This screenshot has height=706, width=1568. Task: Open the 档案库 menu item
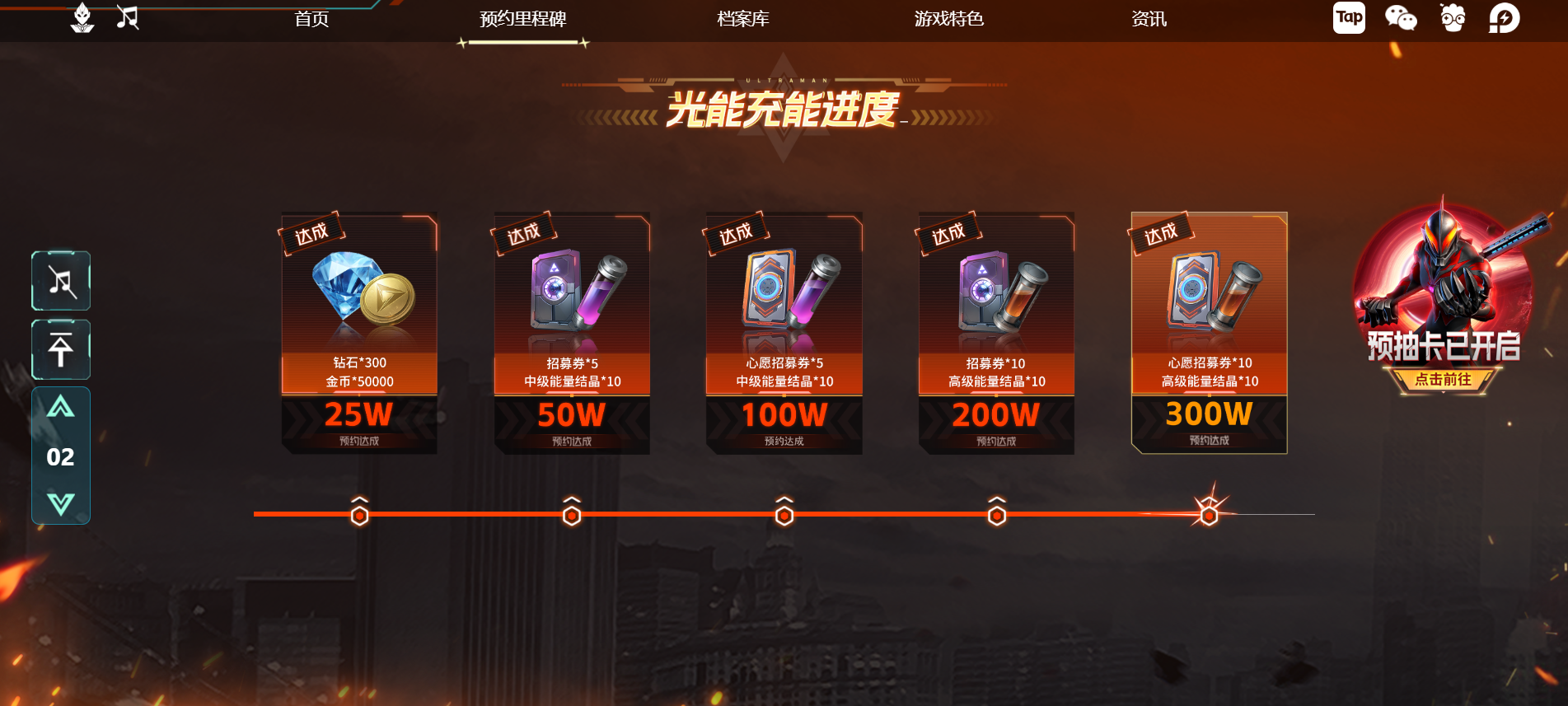click(x=743, y=18)
